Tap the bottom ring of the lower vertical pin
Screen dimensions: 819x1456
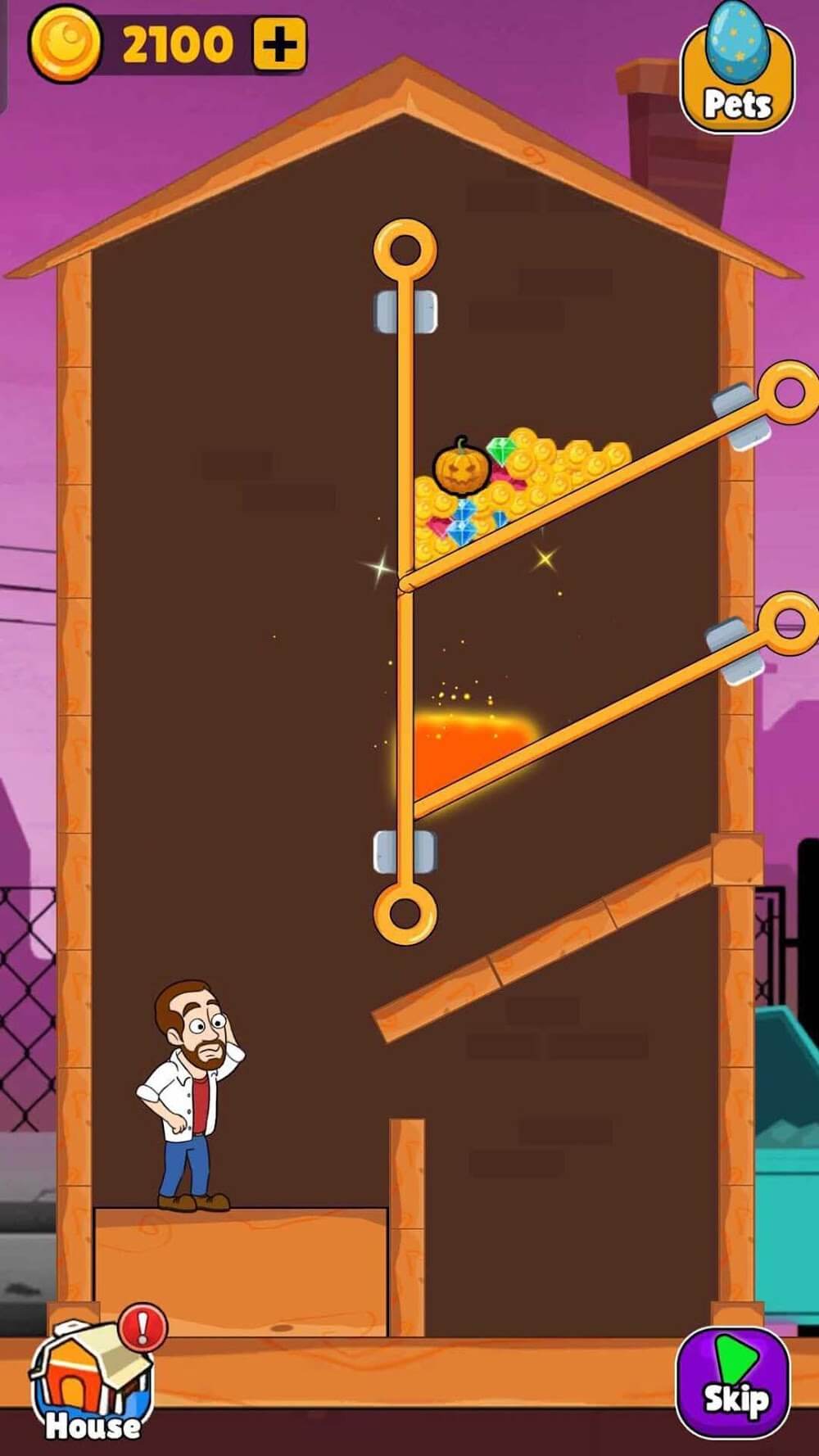coord(405,911)
